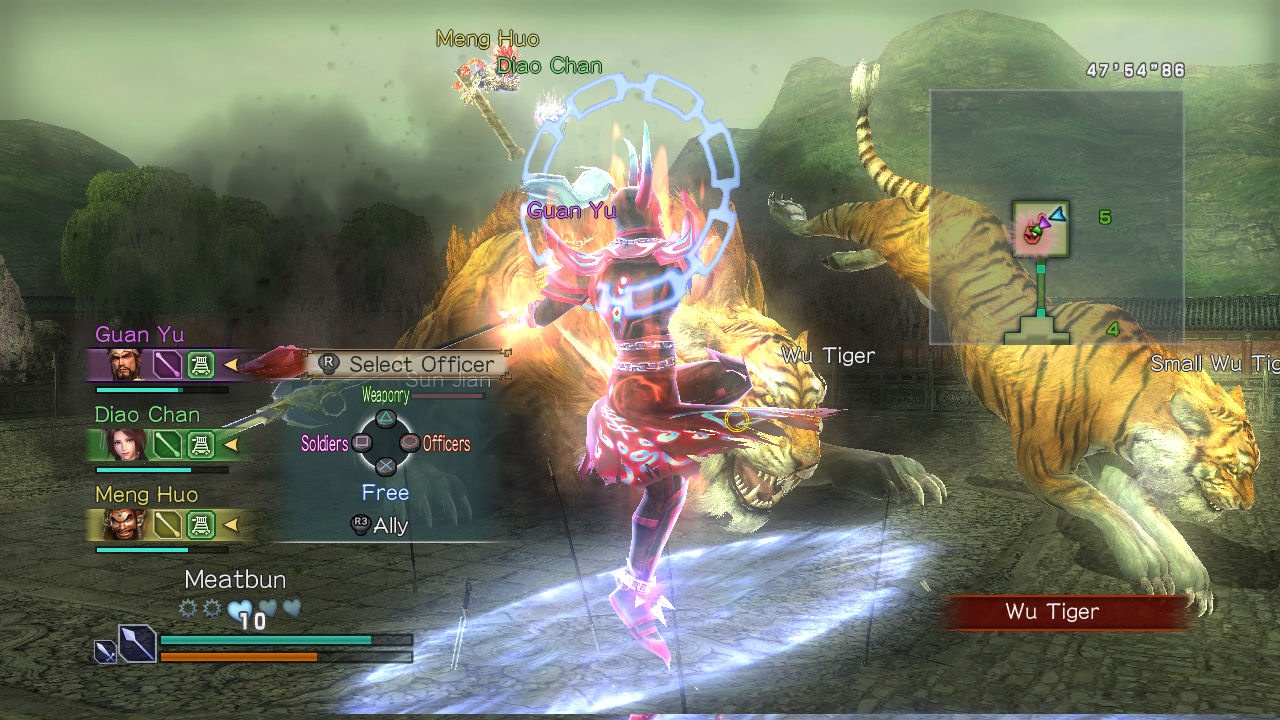Click the Select Officer header bar
This screenshot has width=1280, height=720.
point(408,364)
